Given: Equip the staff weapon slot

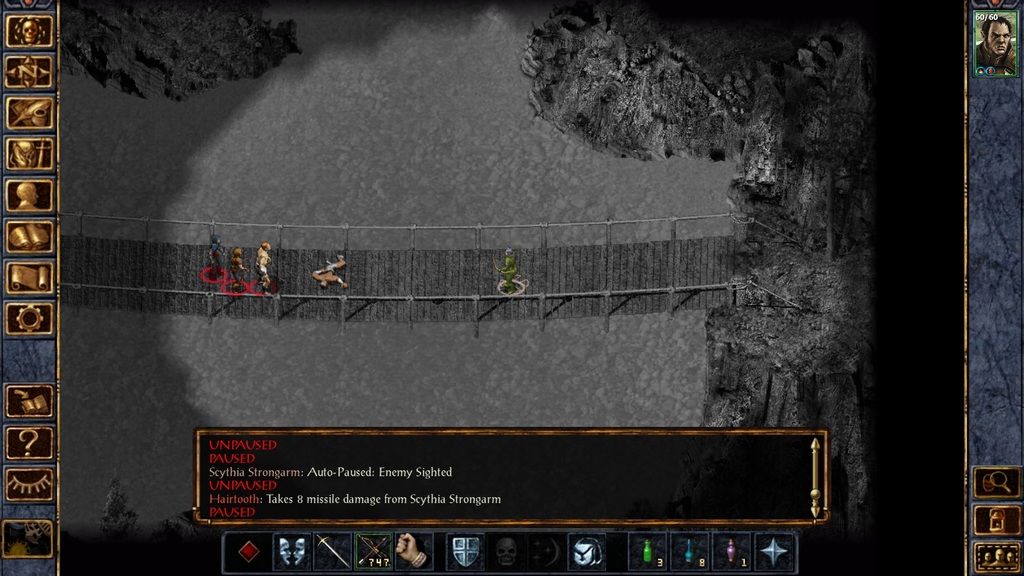Looking at the screenshot, I should click(332, 552).
